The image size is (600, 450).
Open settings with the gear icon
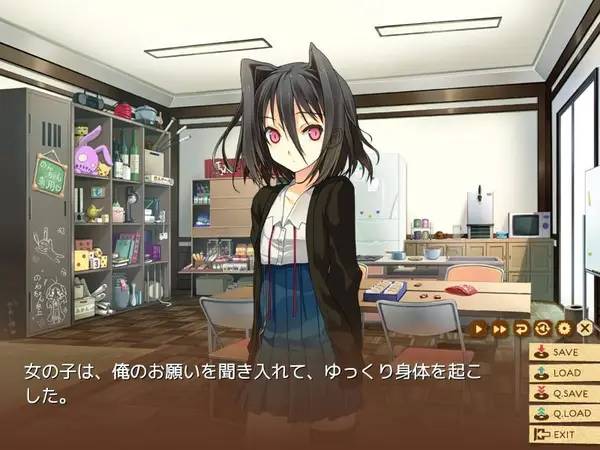564,327
